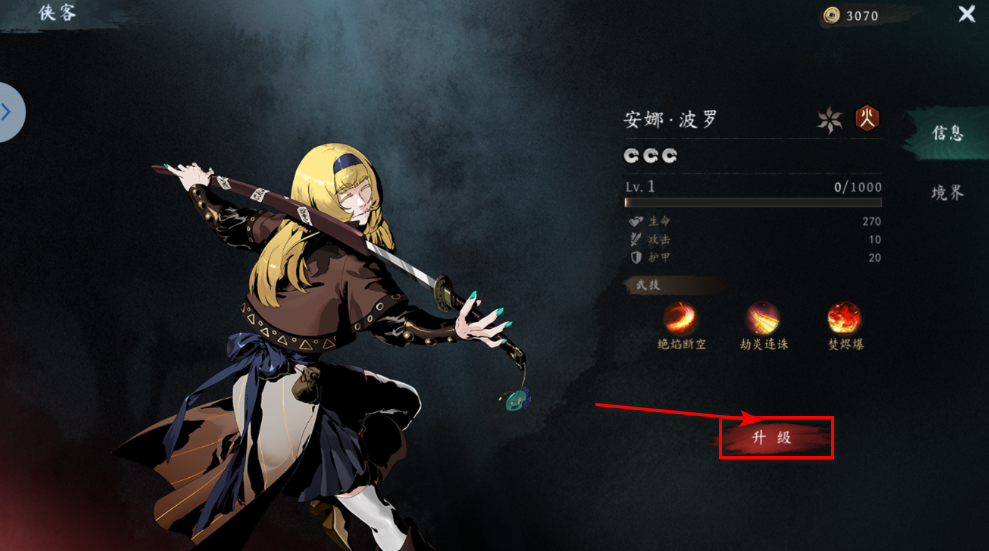Tap the fire element 火 badge
Viewport: 989px width, 551px height.
(x=866, y=119)
